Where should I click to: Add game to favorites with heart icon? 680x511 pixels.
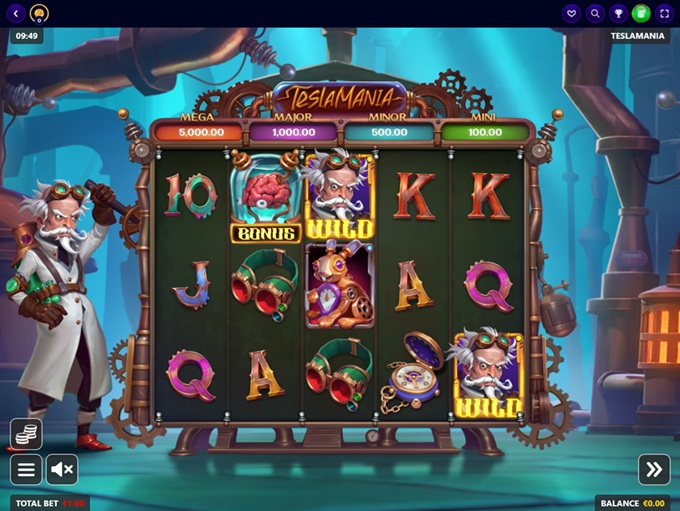[572, 13]
